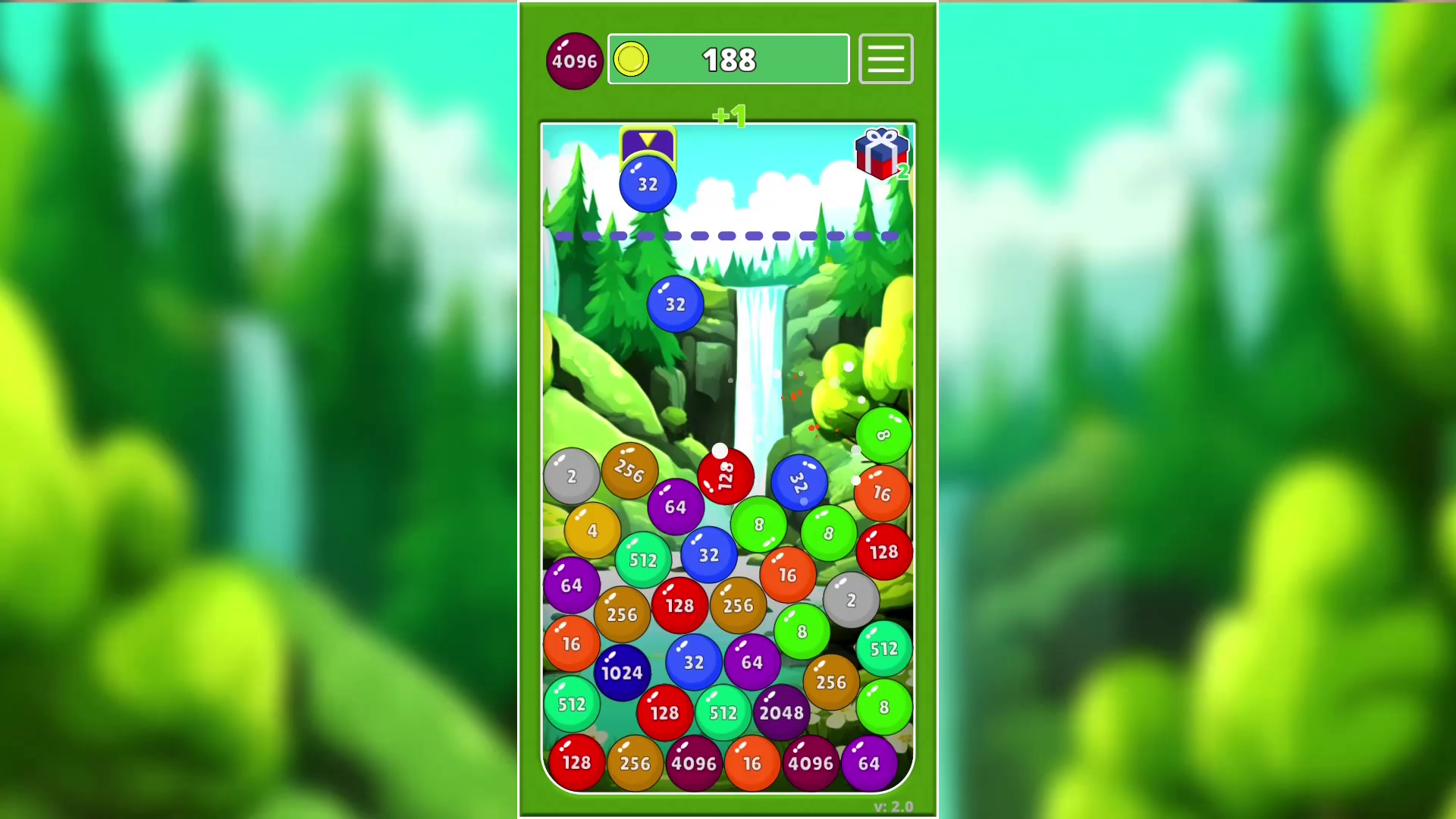The height and width of the screenshot is (819, 1456).
Task: Click the yellow coin icon in the balance bar
Action: click(x=632, y=59)
